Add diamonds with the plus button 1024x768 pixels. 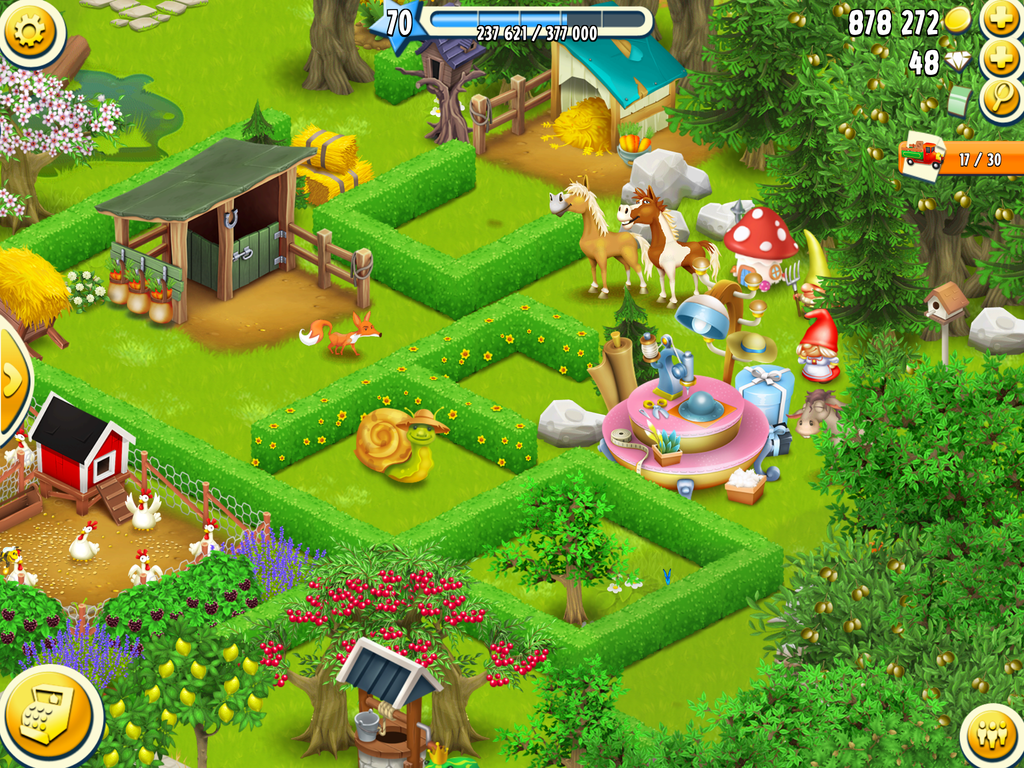(1000, 59)
